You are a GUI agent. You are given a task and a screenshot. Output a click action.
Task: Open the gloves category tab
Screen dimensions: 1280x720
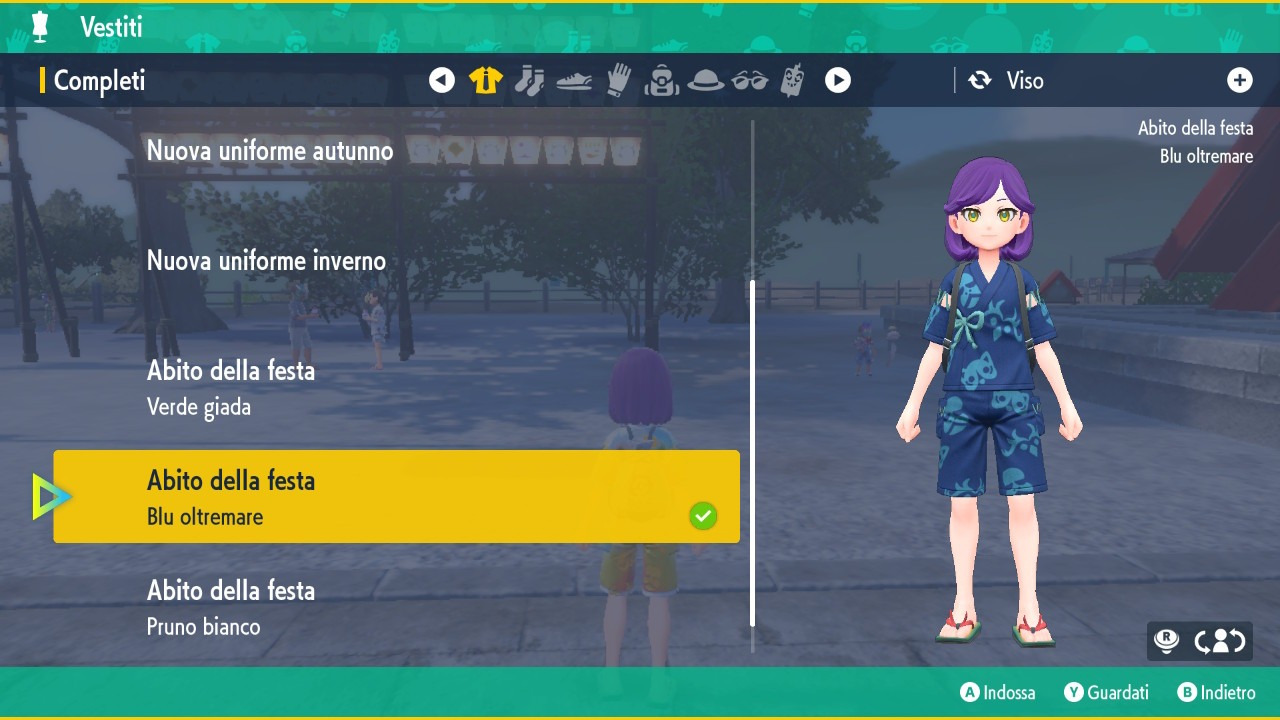619,81
